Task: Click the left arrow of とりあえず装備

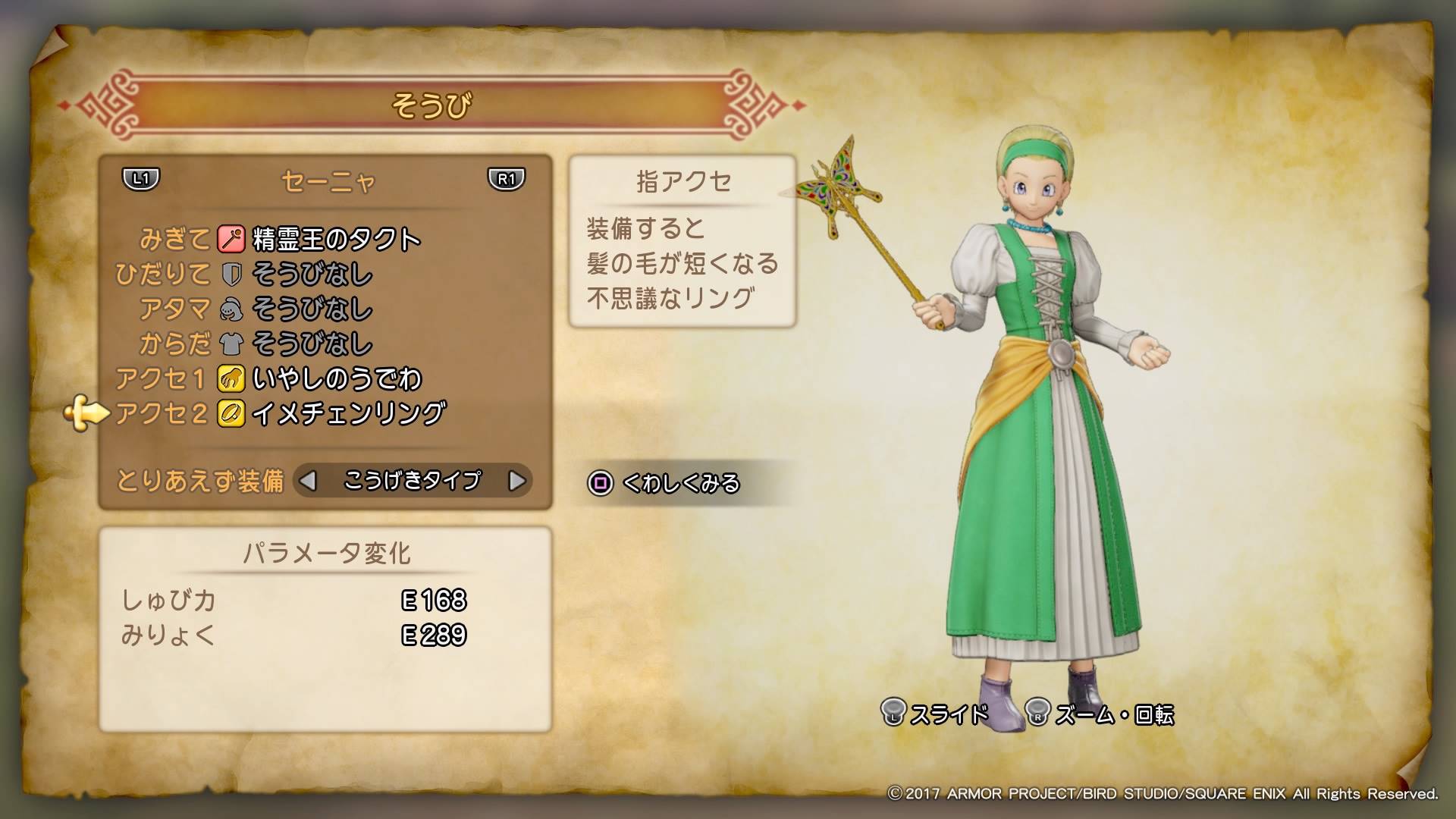Action: [x=308, y=481]
